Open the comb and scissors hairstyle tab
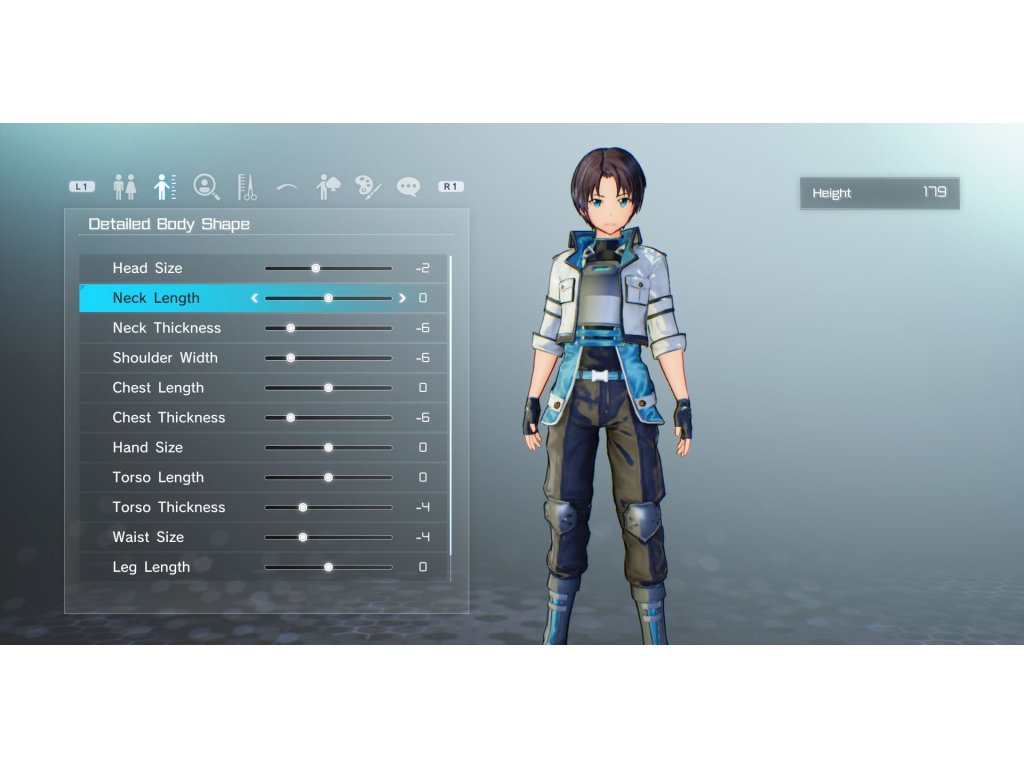Viewport: 1024px width, 768px height. tap(247, 186)
